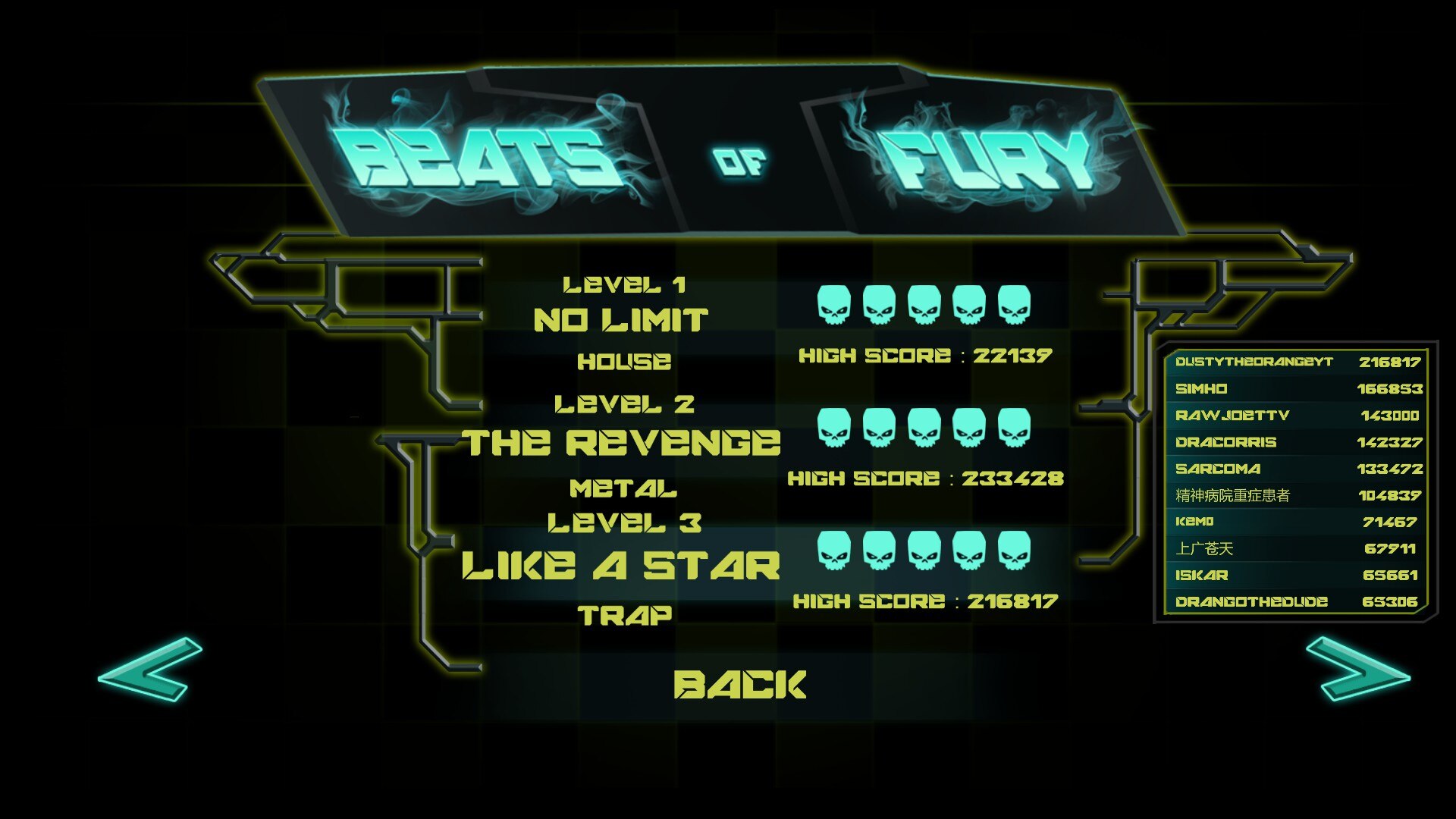Select the No Limit level
The height and width of the screenshot is (819, 1456).
coord(621,321)
